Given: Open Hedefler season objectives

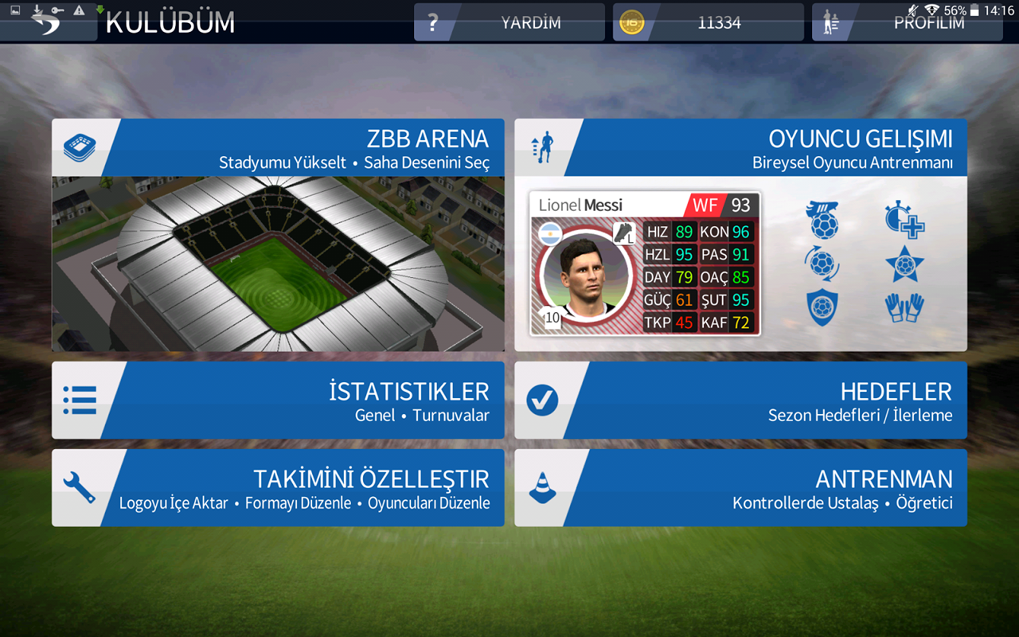Looking at the screenshot, I should (x=740, y=400).
